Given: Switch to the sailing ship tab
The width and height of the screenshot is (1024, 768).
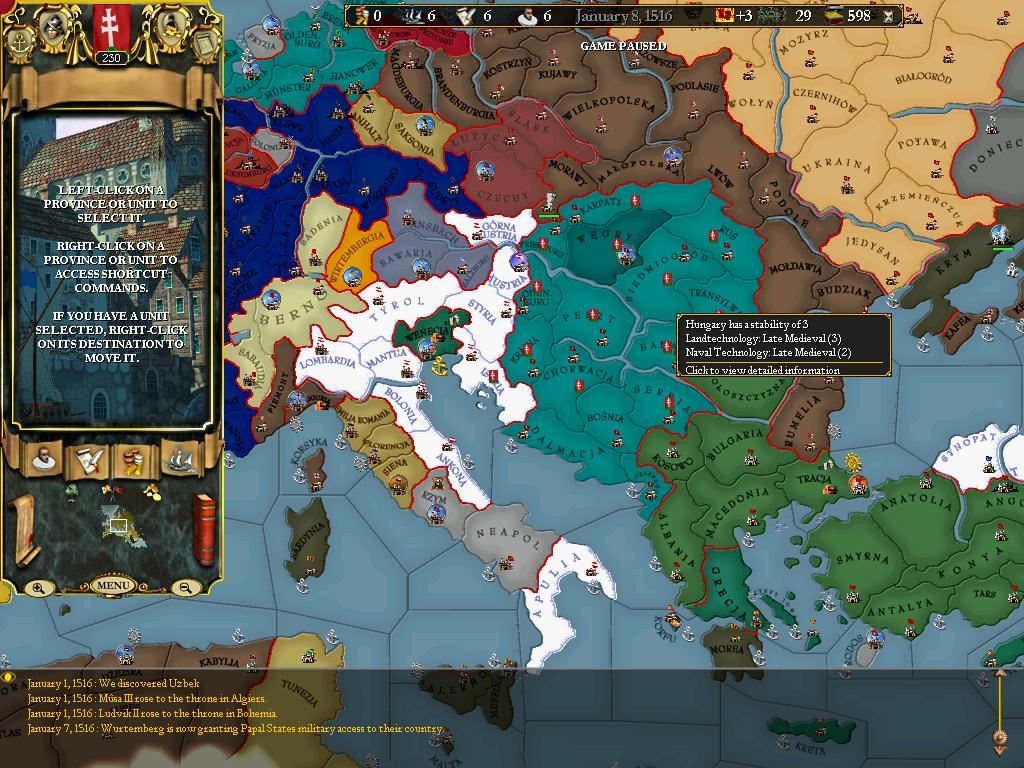Looking at the screenshot, I should pos(180,459).
